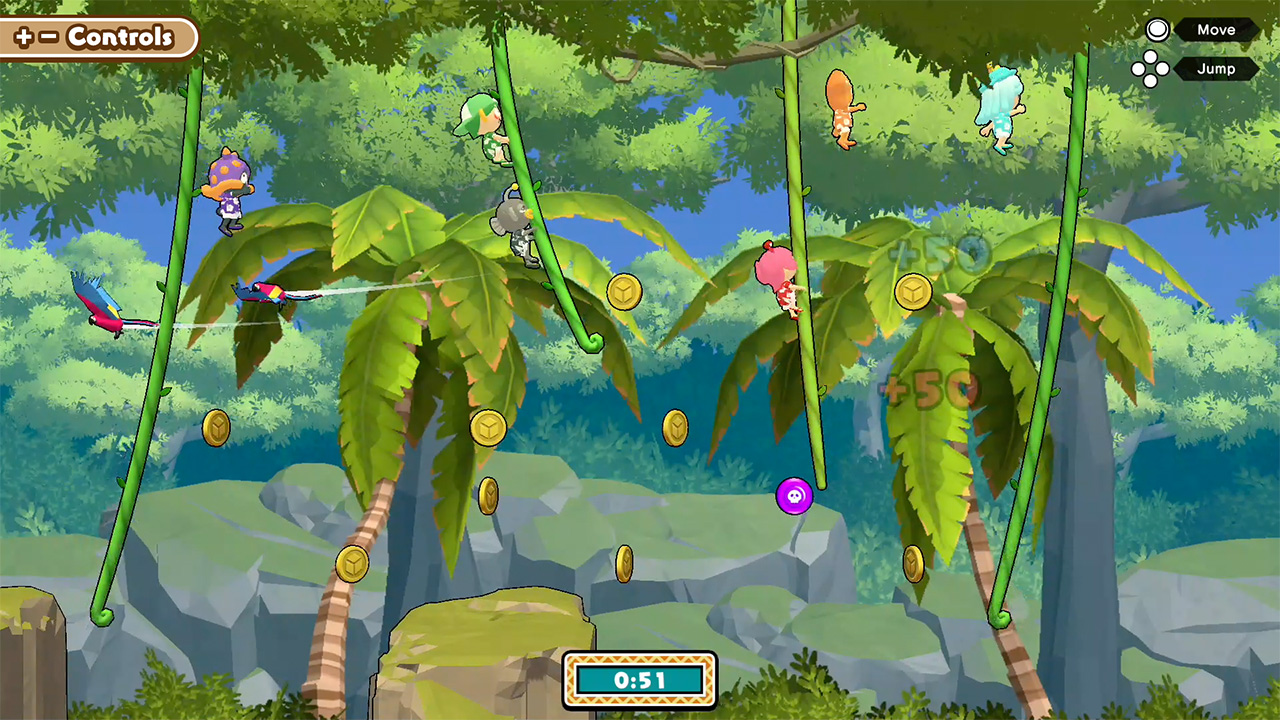The width and height of the screenshot is (1280, 720).
Task: Click the Controls text label
Action: pyautogui.click(x=118, y=38)
